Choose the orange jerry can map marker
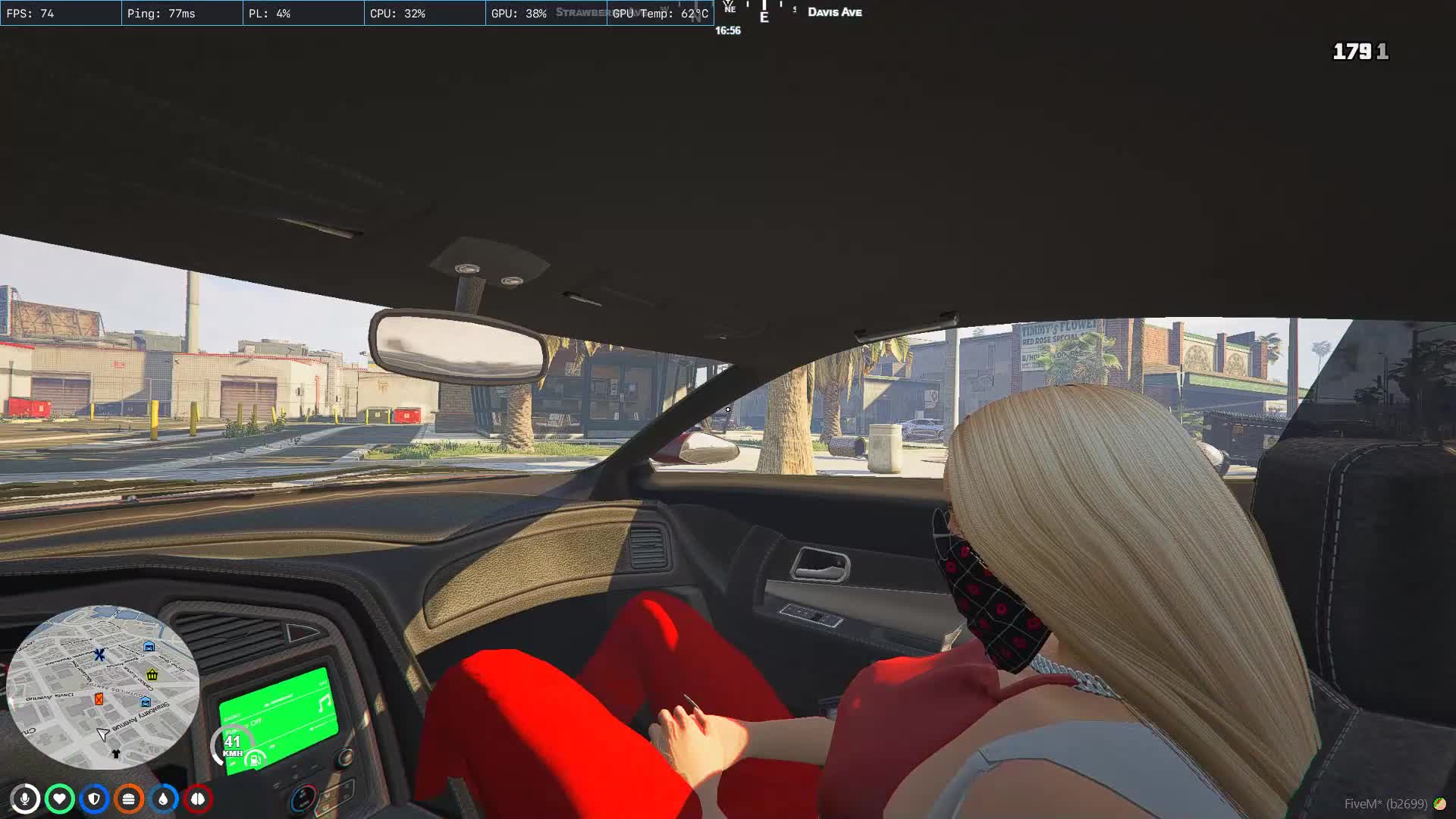This screenshot has height=819, width=1456. pyautogui.click(x=99, y=699)
